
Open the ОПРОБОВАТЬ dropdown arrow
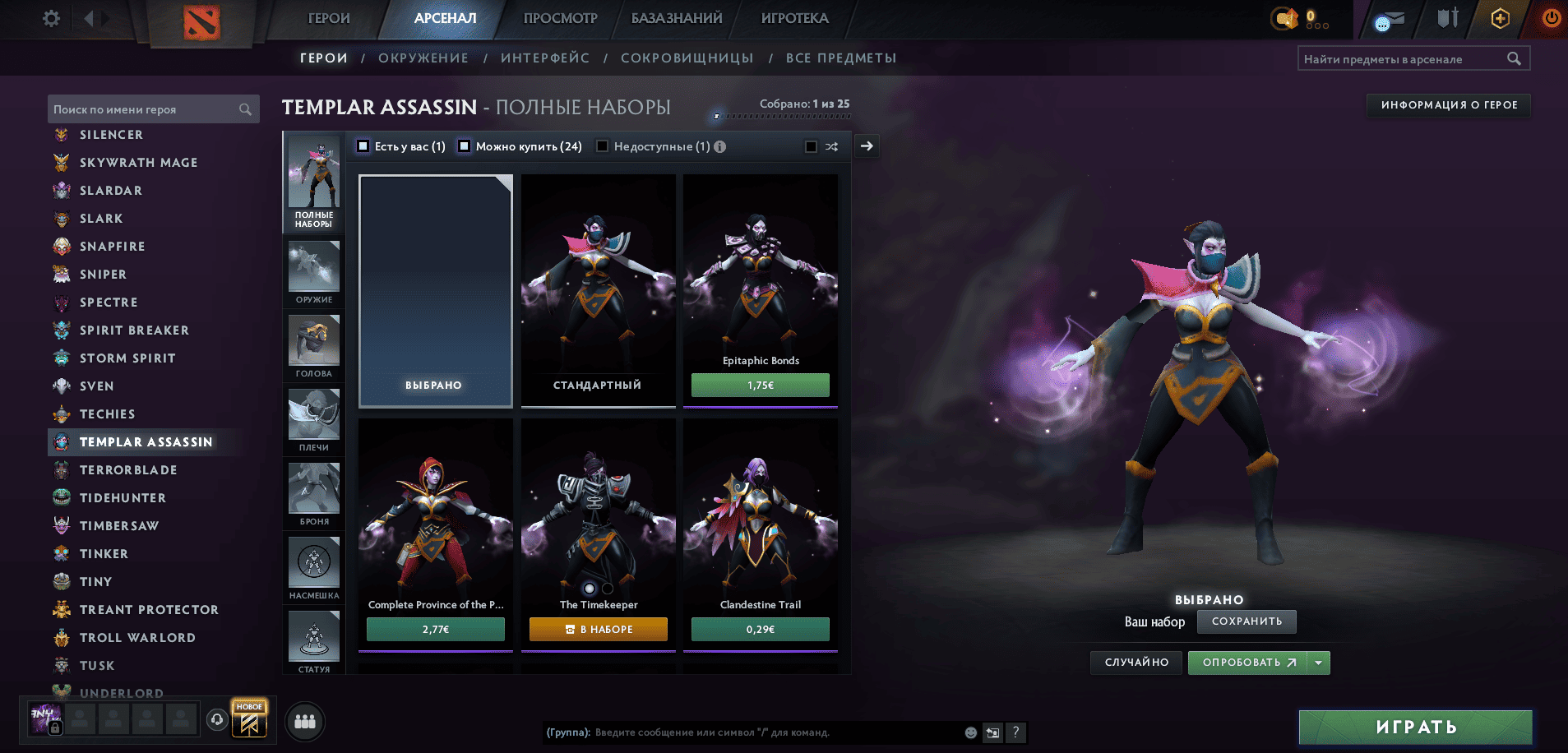pos(1319,663)
